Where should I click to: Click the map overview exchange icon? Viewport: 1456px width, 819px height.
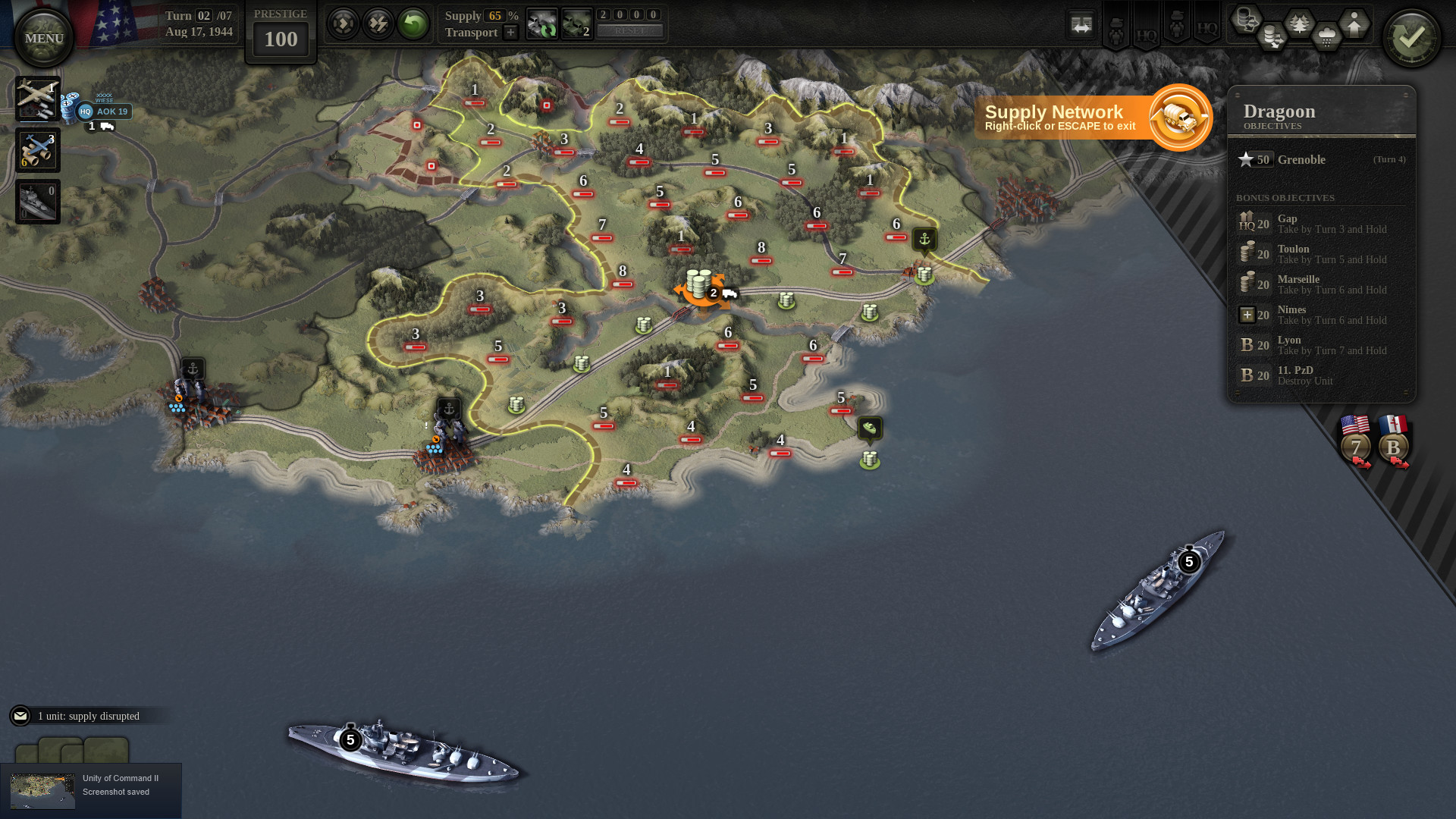click(x=1081, y=24)
